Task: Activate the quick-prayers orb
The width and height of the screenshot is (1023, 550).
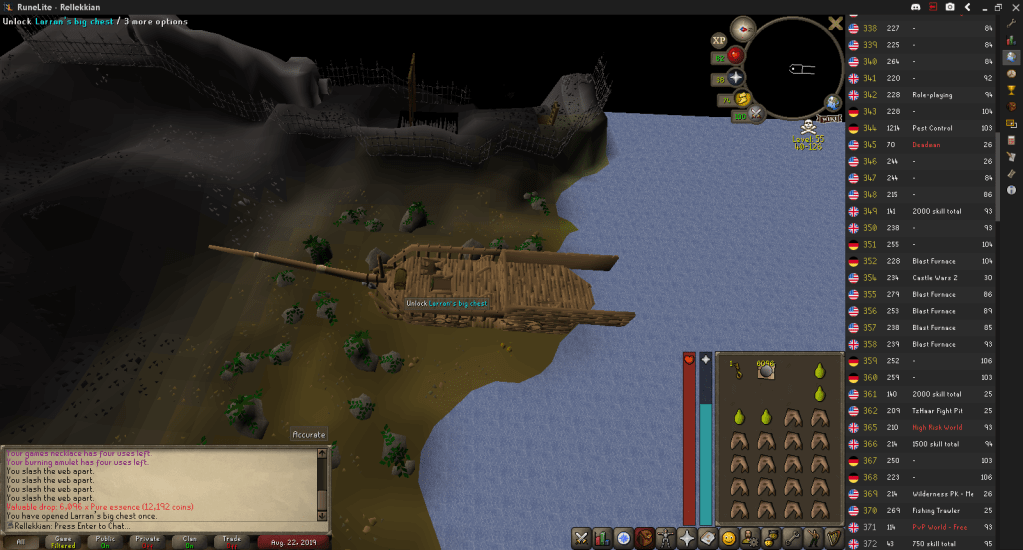Action: (735, 77)
